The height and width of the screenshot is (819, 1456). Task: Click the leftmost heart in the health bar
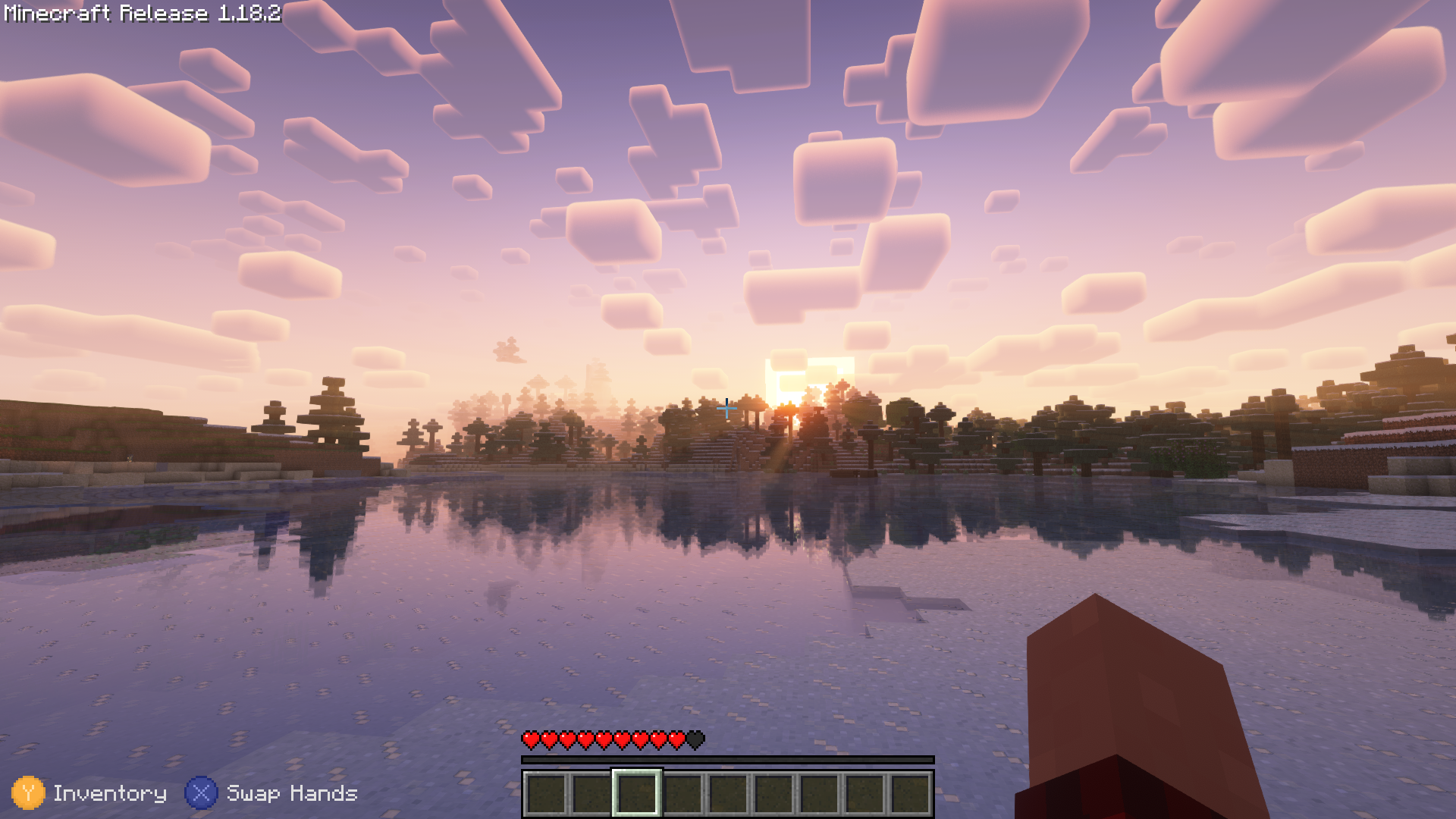pos(530,739)
